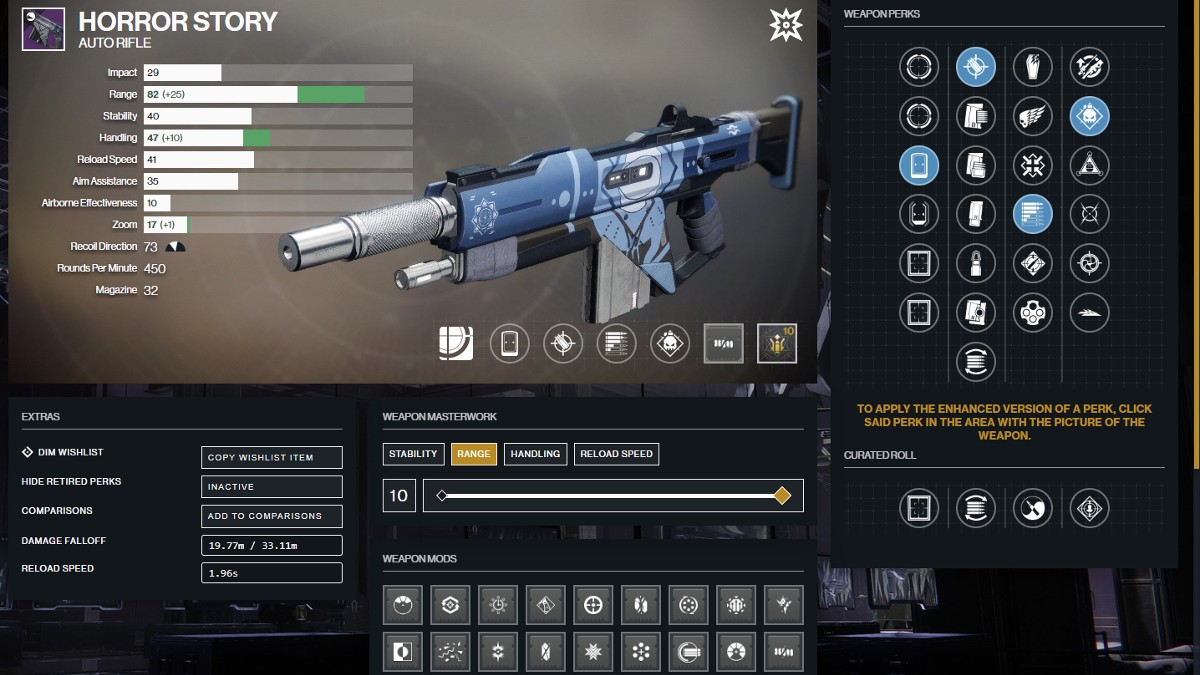Choose the Range masterwork option
The image size is (1200, 675).
pos(473,454)
